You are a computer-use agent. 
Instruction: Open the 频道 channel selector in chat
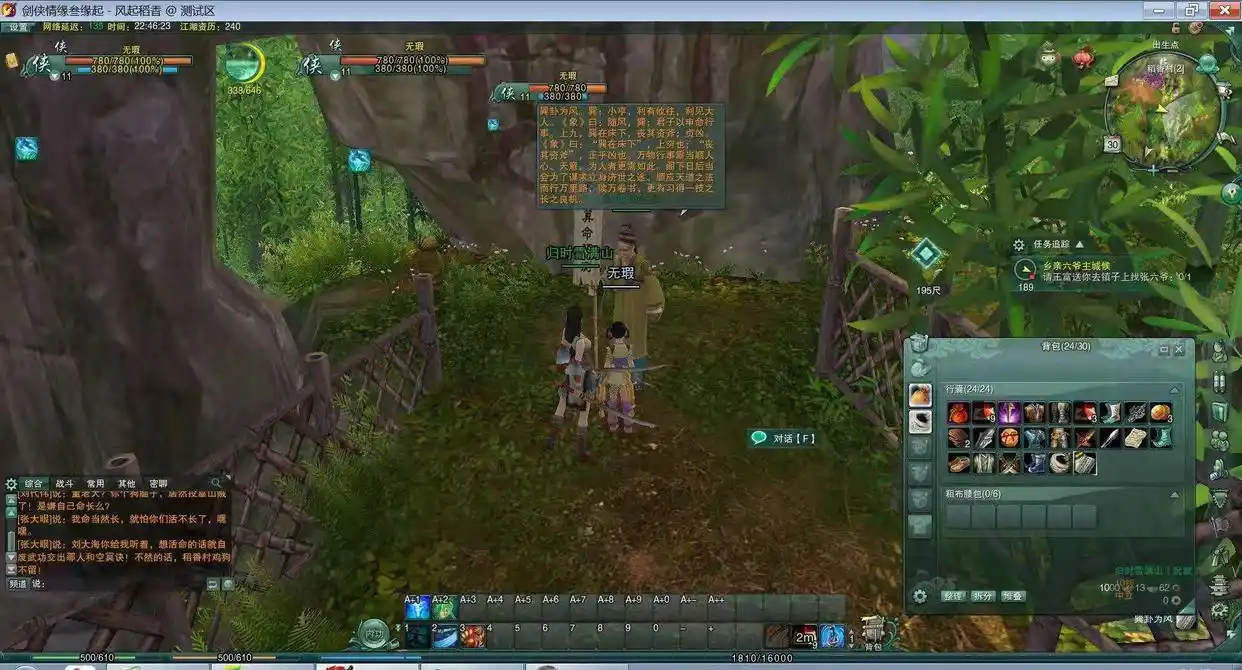point(18,583)
